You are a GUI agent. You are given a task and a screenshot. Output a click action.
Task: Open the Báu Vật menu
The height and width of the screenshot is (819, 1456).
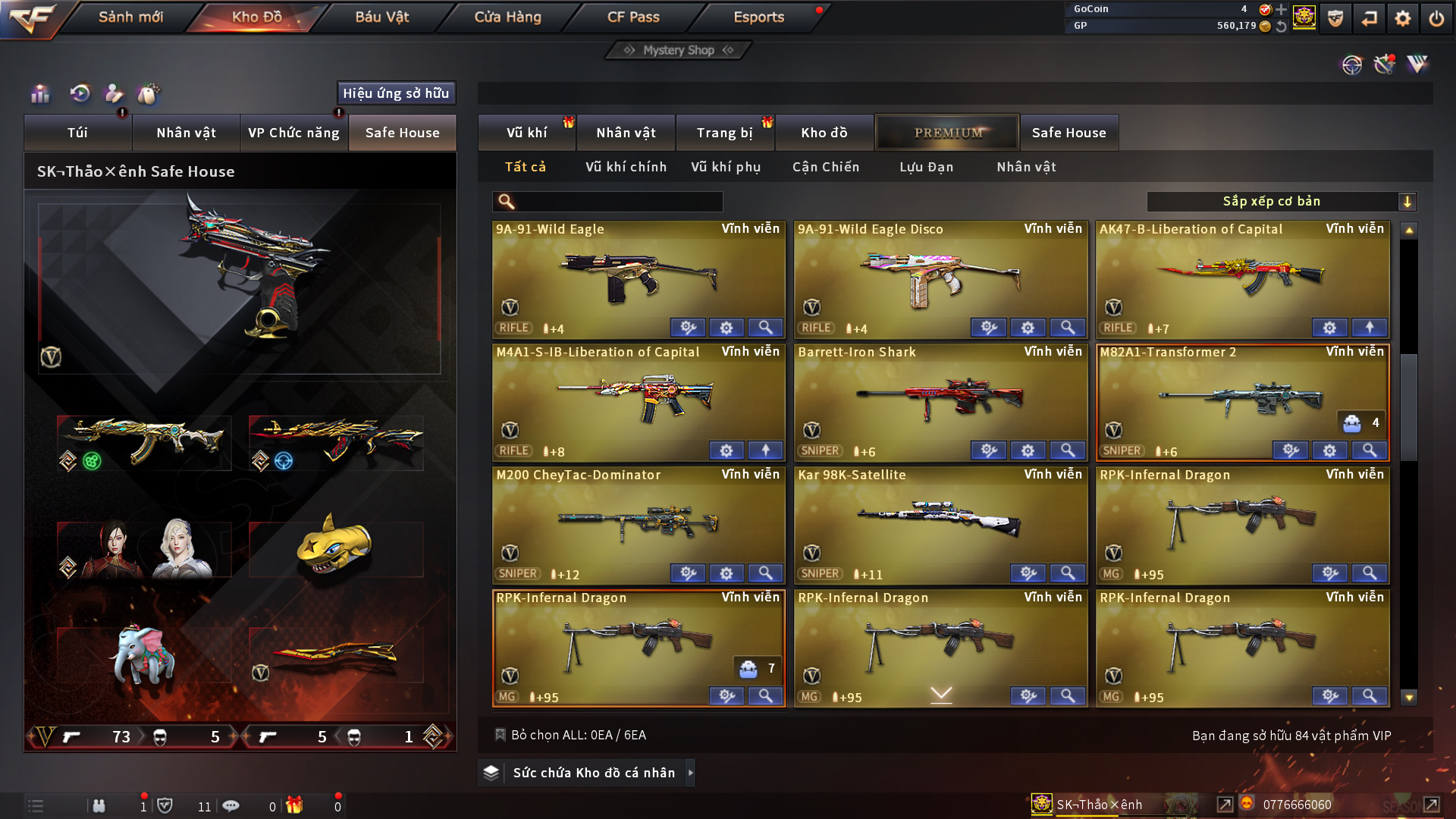tap(381, 17)
